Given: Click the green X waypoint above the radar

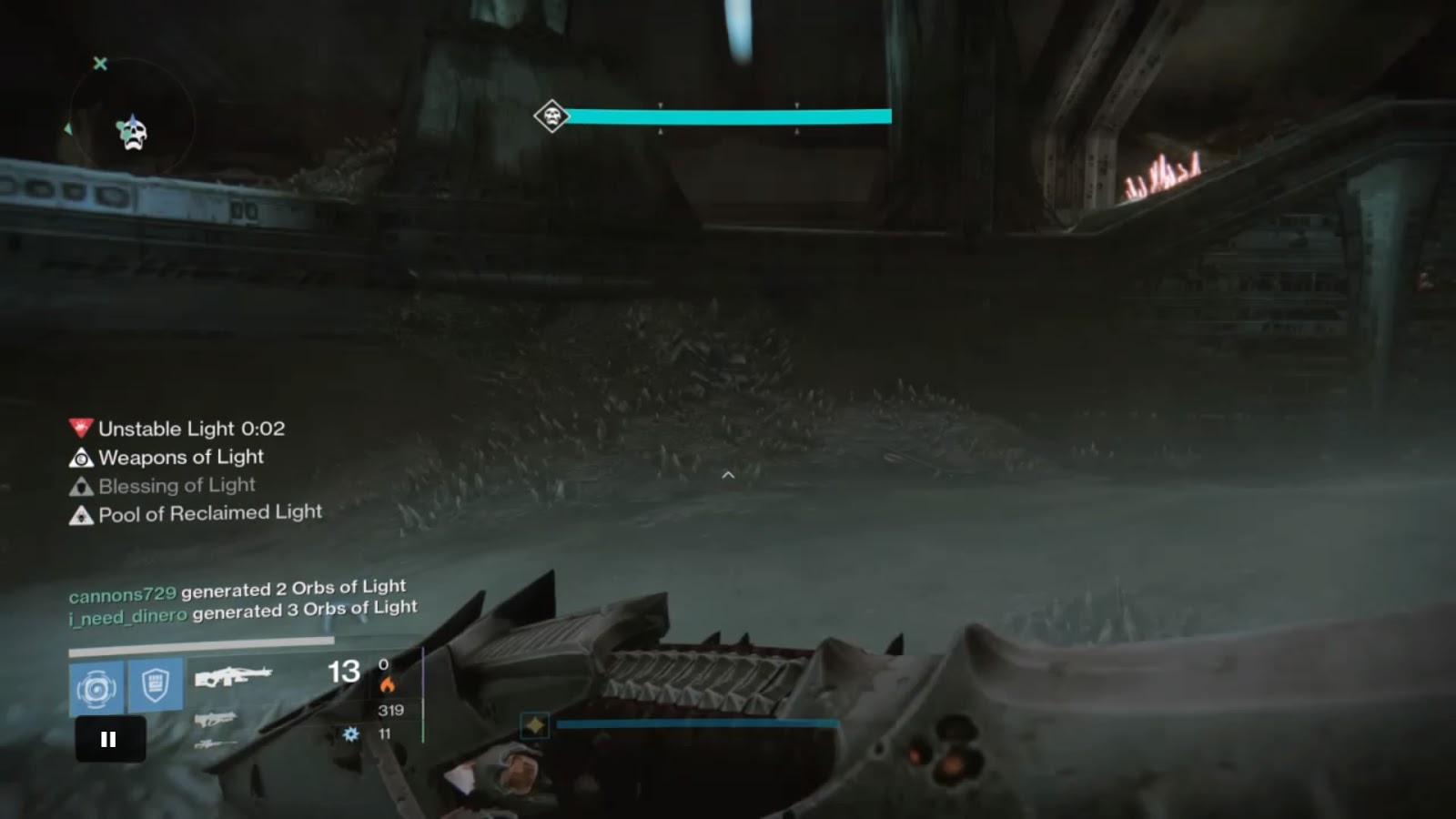Looking at the screenshot, I should 100,64.
